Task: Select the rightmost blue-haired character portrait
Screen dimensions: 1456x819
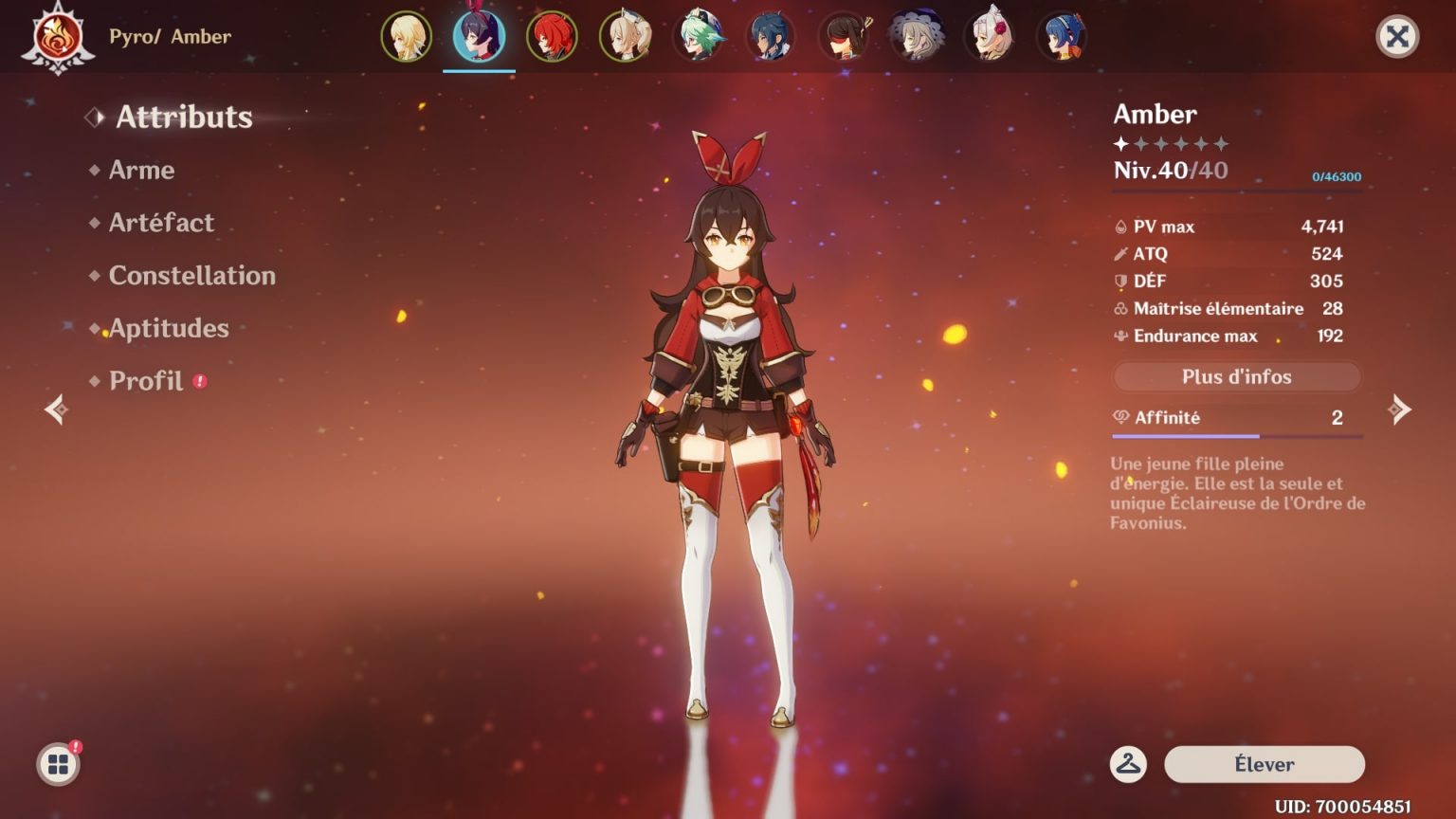Action: 1062,36
